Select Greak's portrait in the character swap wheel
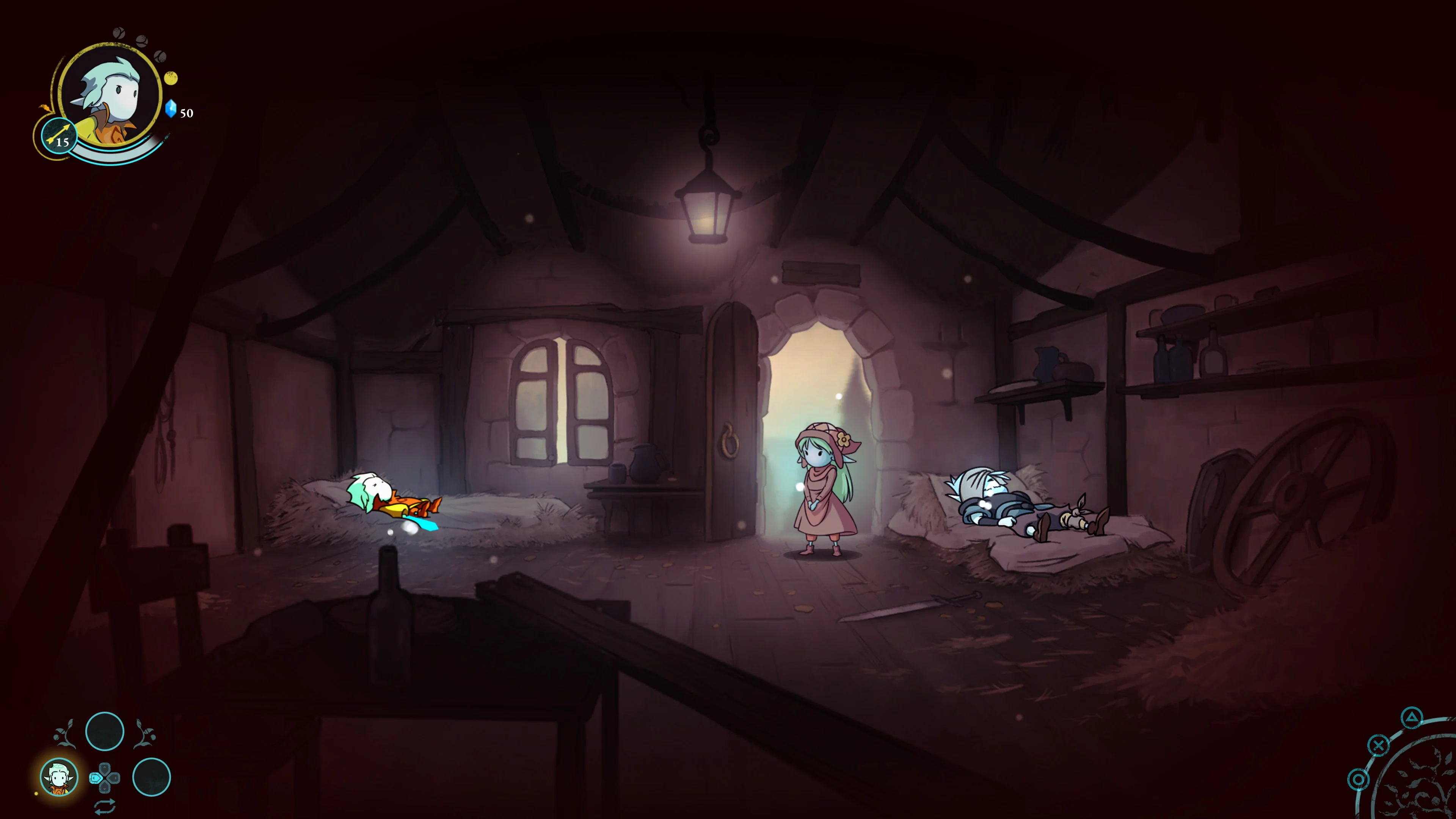 pos(59,777)
